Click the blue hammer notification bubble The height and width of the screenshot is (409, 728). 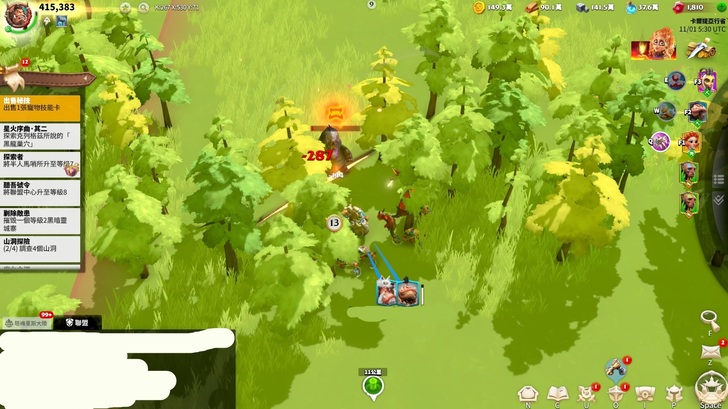coord(616,368)
